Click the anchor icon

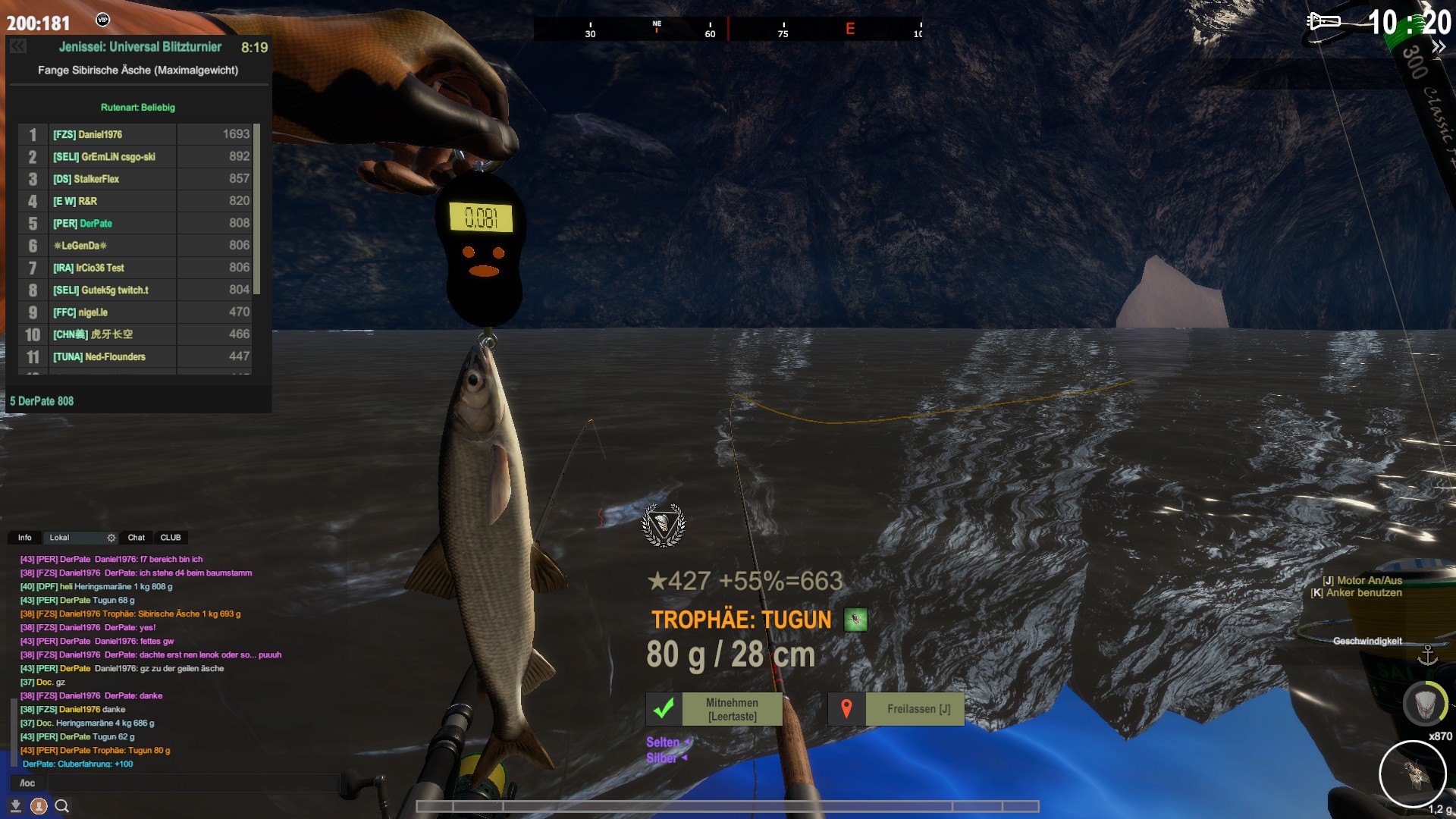(x=1428, y=655)
